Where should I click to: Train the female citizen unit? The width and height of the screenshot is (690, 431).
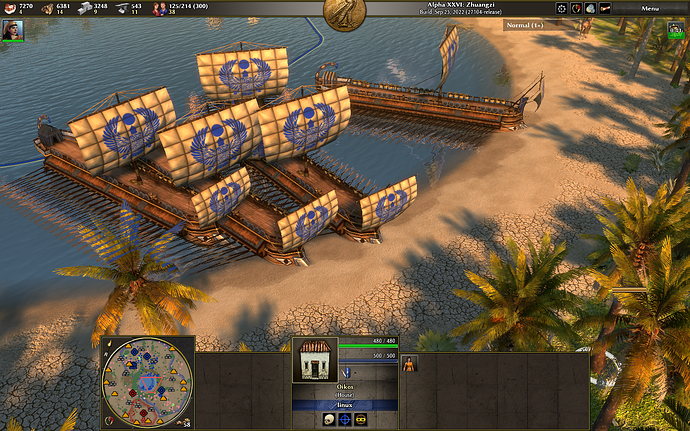408,364
